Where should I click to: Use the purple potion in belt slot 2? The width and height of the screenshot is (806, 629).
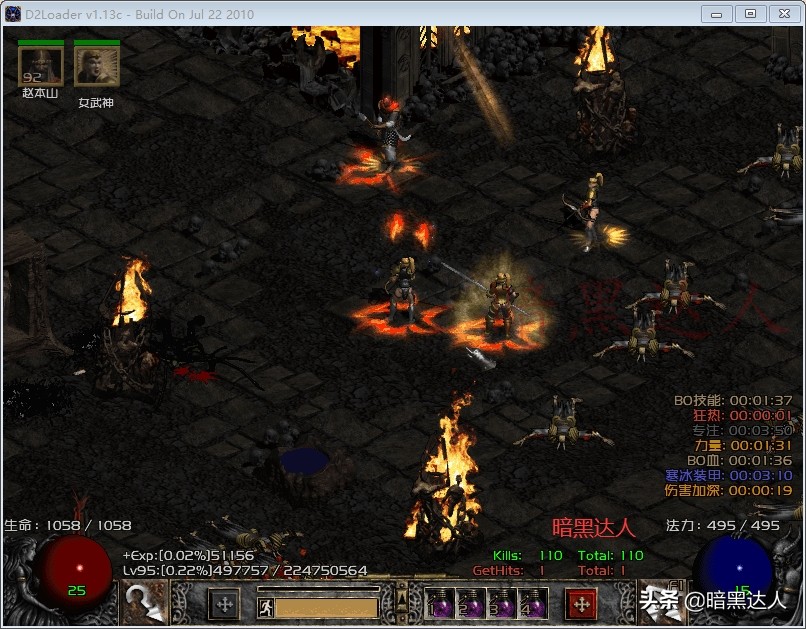pos(470,604)
